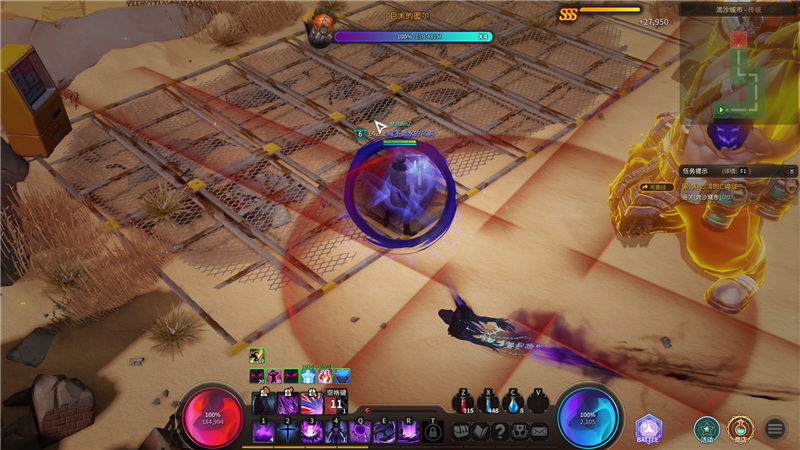
Task: Click the BATTLE pass hexagon icon
Action: pos(649,429)
